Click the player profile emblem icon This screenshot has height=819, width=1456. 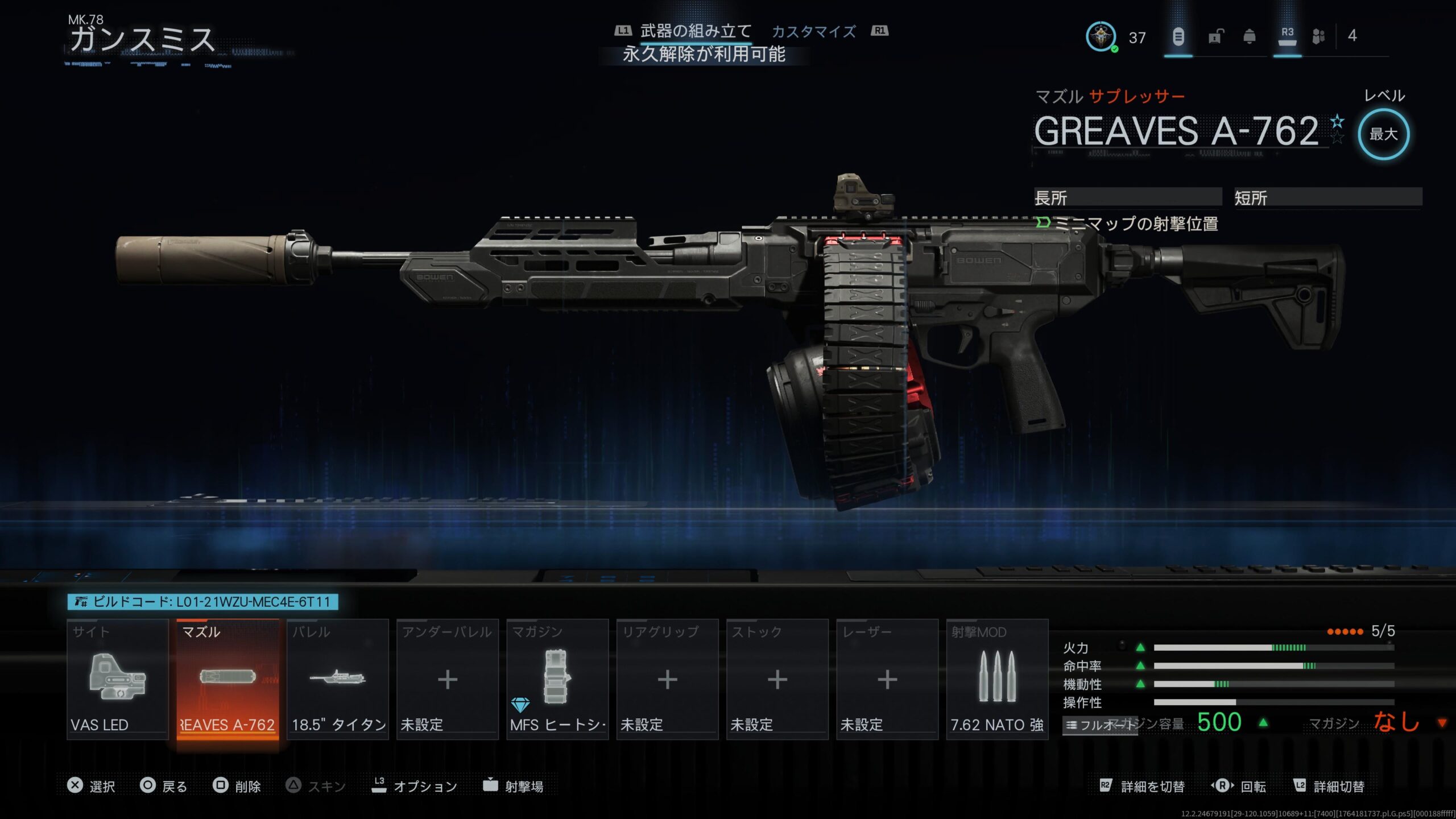click(1101, 37)
